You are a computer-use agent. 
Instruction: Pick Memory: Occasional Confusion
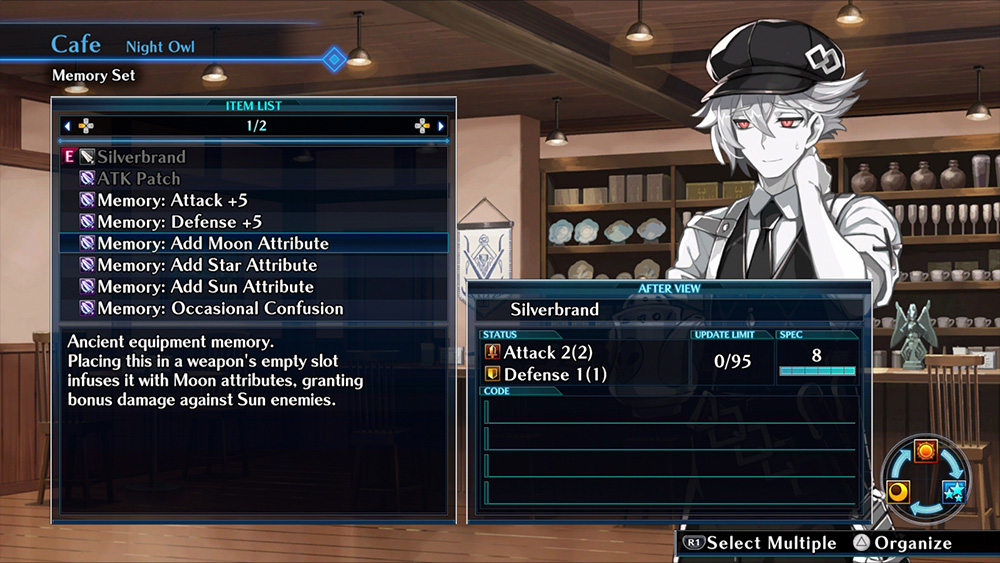(x=220, y=308)
